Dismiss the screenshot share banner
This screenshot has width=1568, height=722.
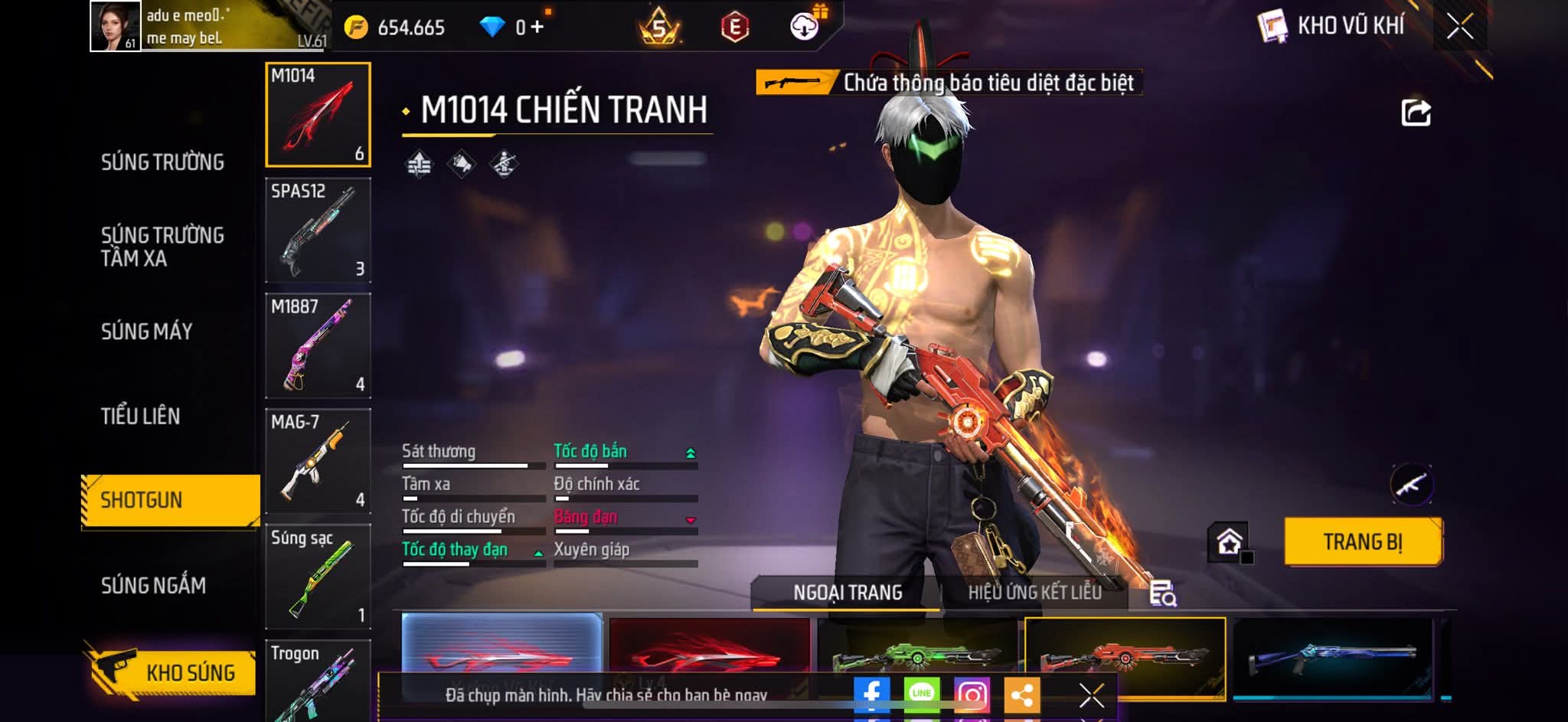pos(1091,695)
